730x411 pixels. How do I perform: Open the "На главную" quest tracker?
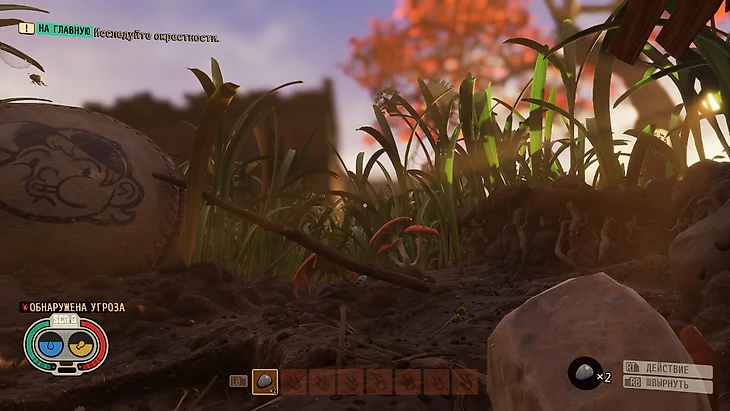(x=65, y=30)
